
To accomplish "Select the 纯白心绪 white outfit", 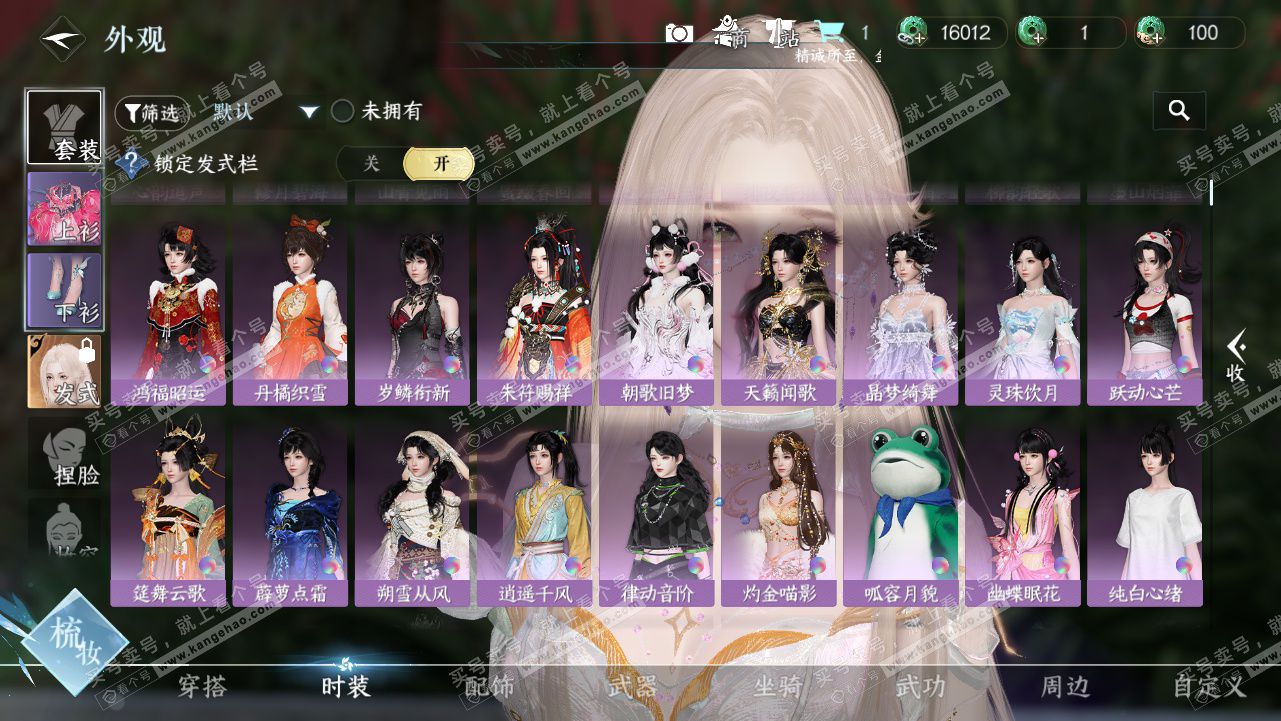I will pos(1144,512).
